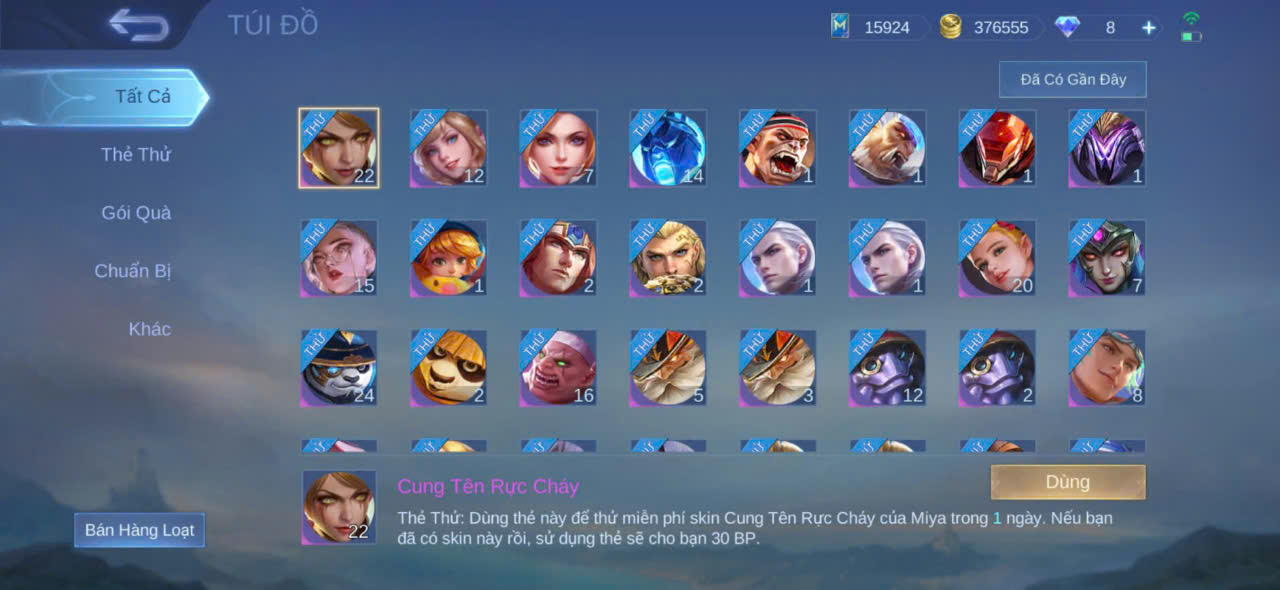Select the trial card with quantity 24

[x=339, y=368]
